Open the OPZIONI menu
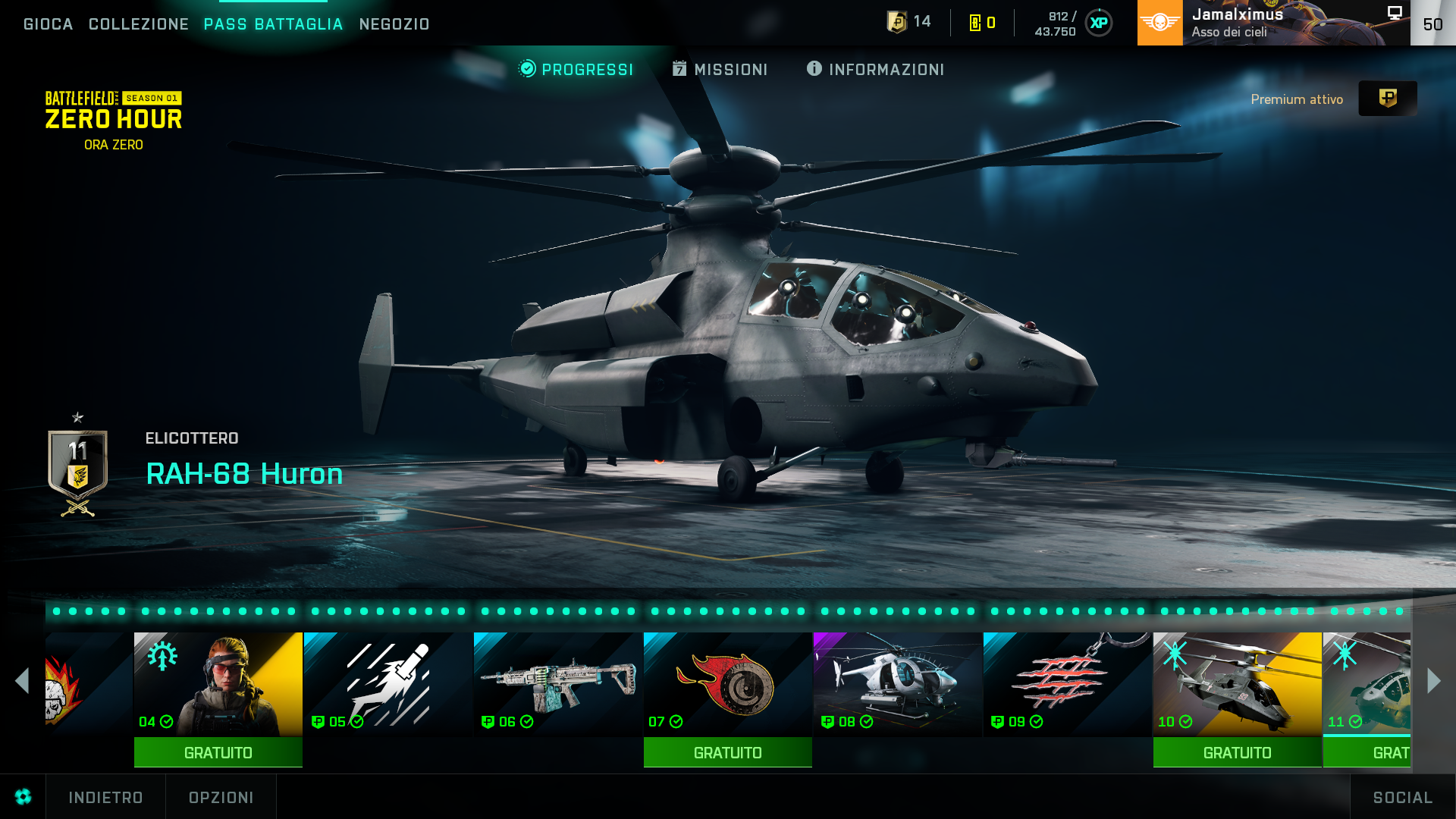Screen dimensions: 1456x819 (221, 798)
